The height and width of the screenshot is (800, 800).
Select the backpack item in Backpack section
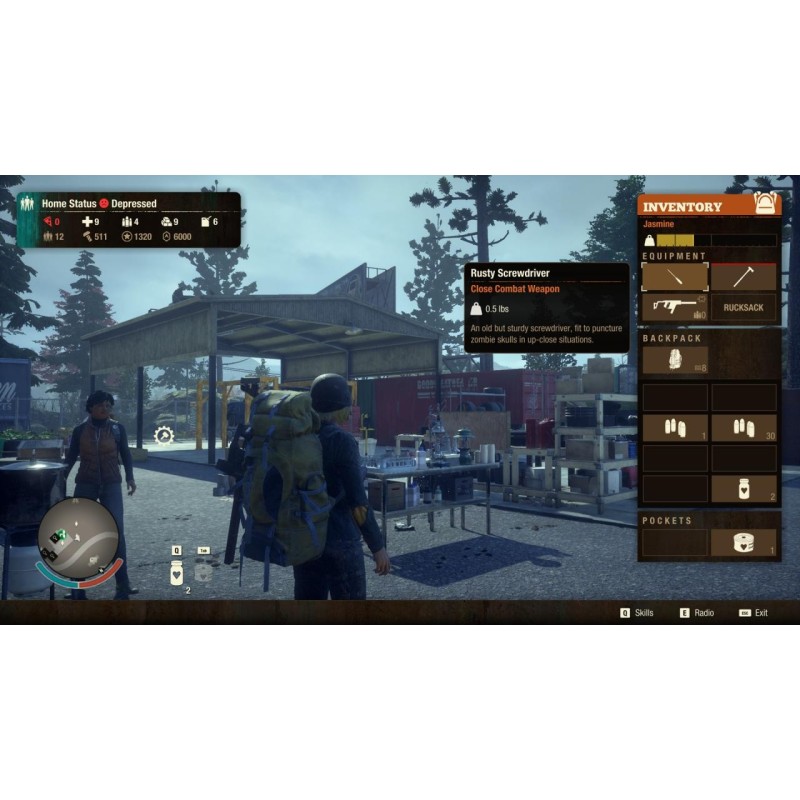click(x=675, y=359)
